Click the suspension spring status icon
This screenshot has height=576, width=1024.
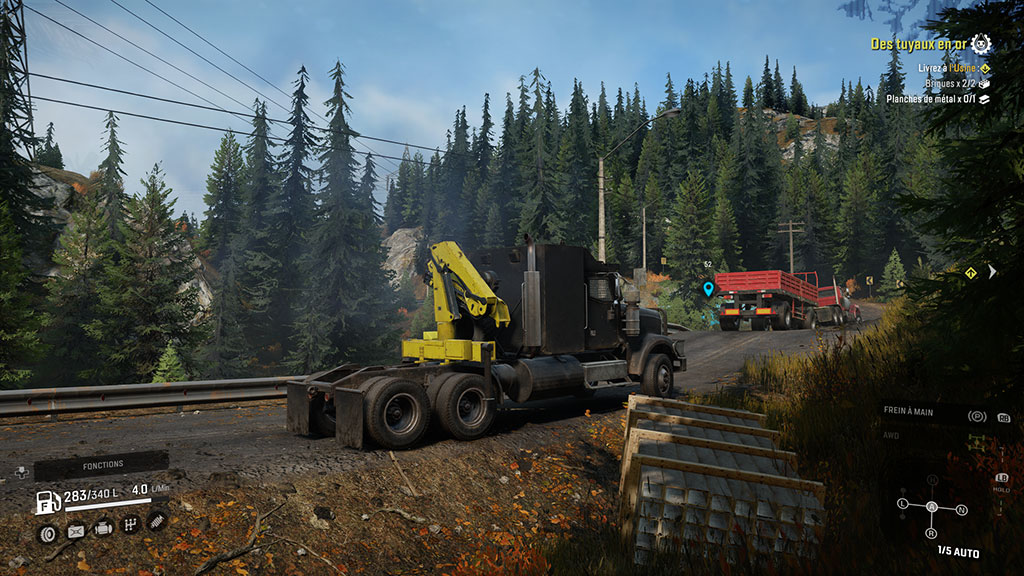click(x=157, y=520)
